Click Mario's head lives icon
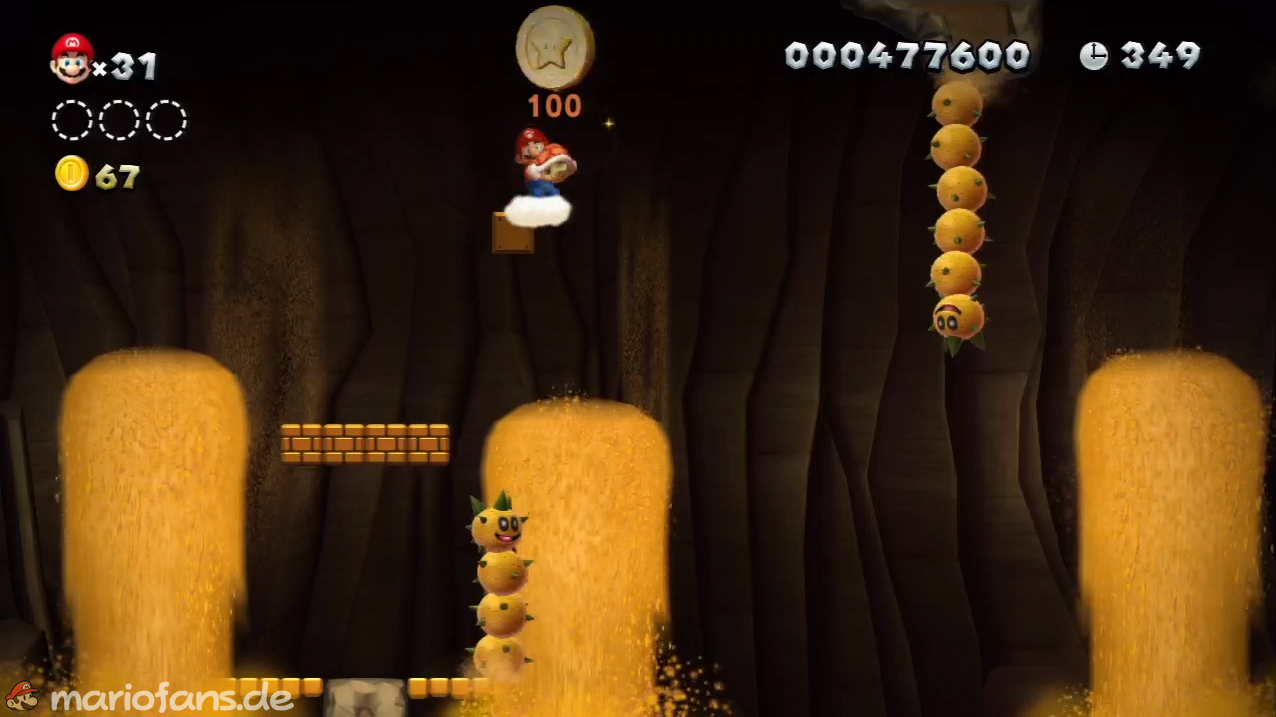This screenshot has height=717, width=1276. [x=72, y=59]
